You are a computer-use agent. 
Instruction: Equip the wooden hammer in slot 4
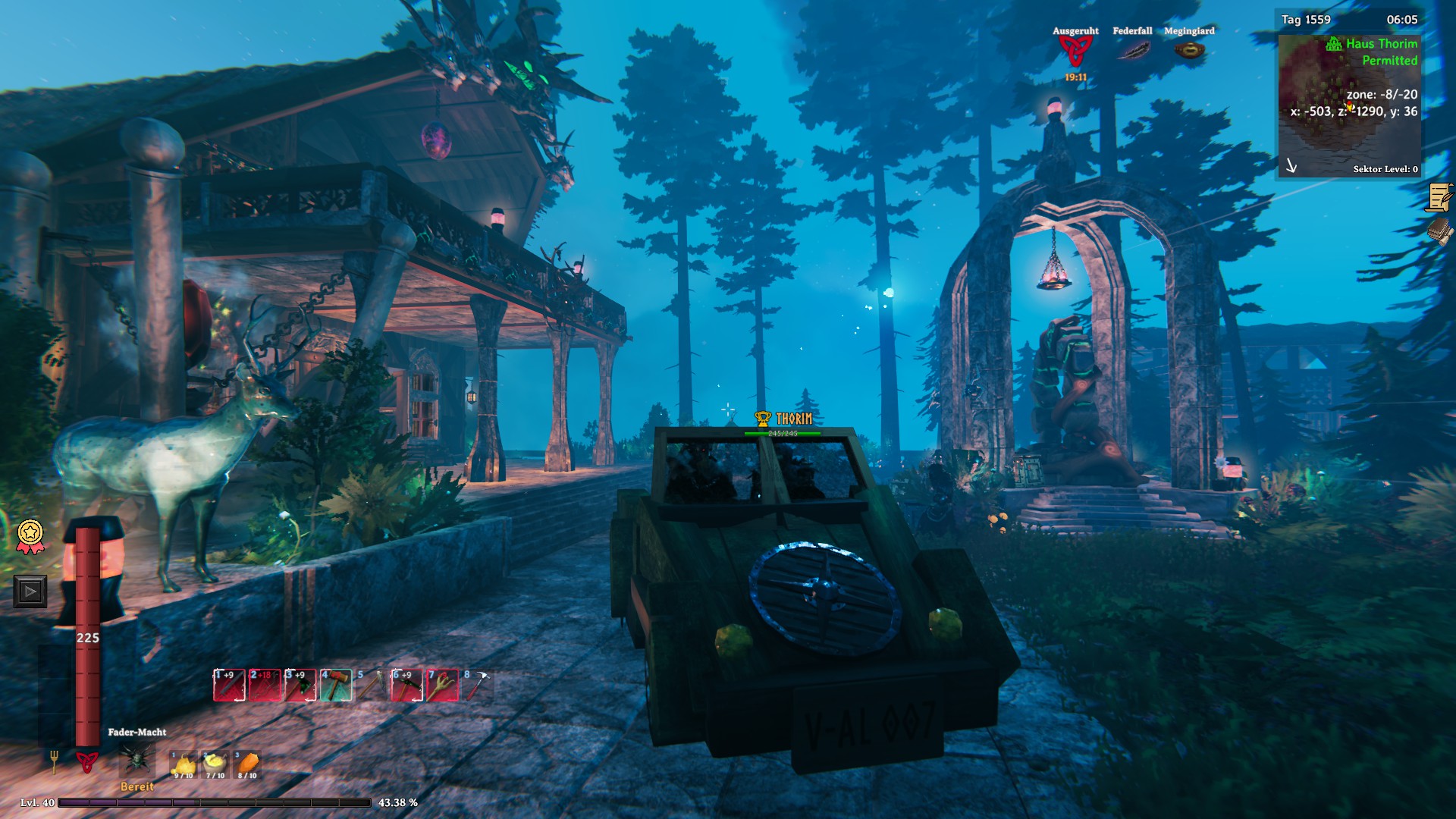pos(336,686)
